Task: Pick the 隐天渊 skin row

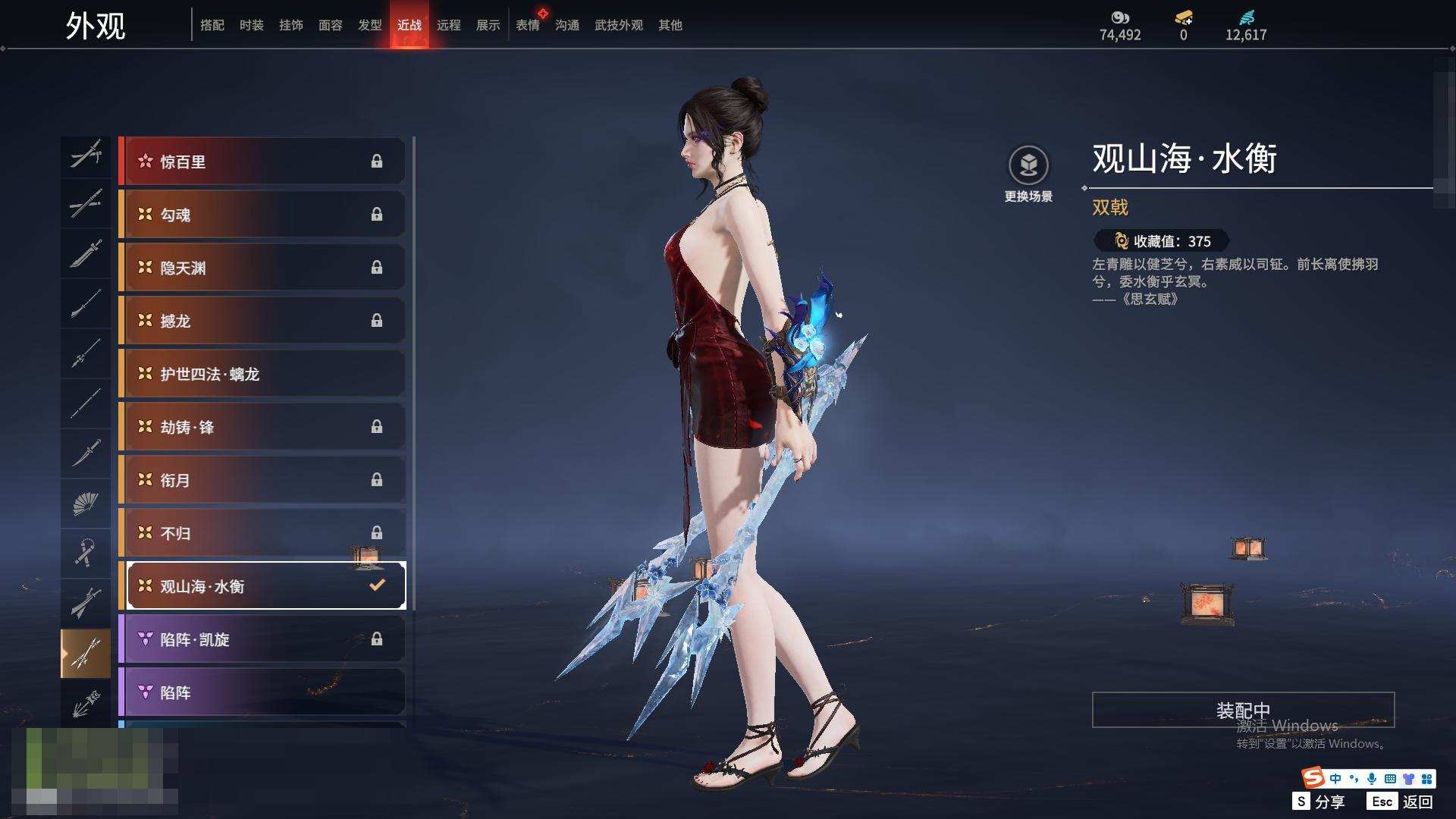Action: [x=262, y=268]
